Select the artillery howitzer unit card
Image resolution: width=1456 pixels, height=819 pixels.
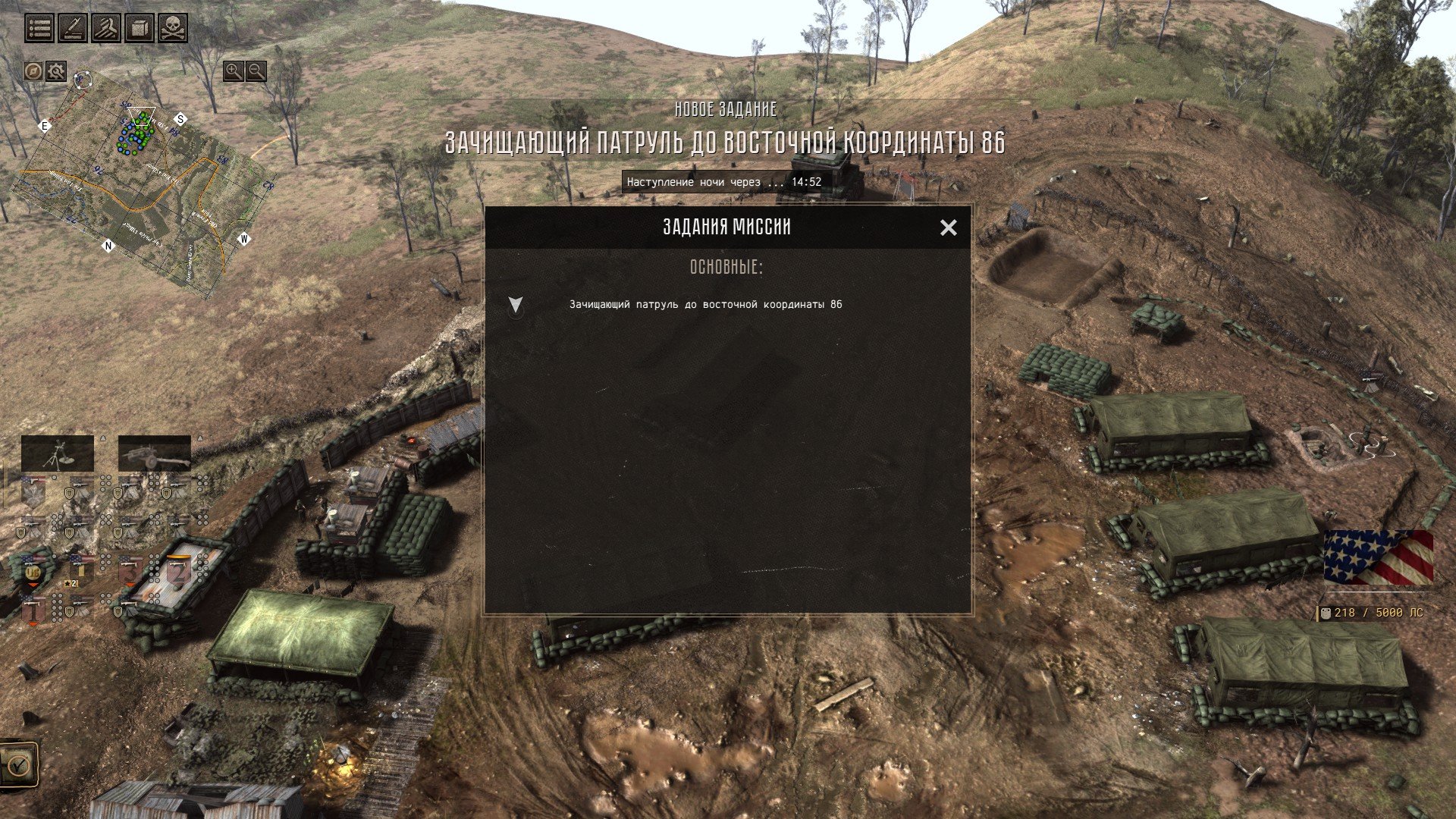154,453
